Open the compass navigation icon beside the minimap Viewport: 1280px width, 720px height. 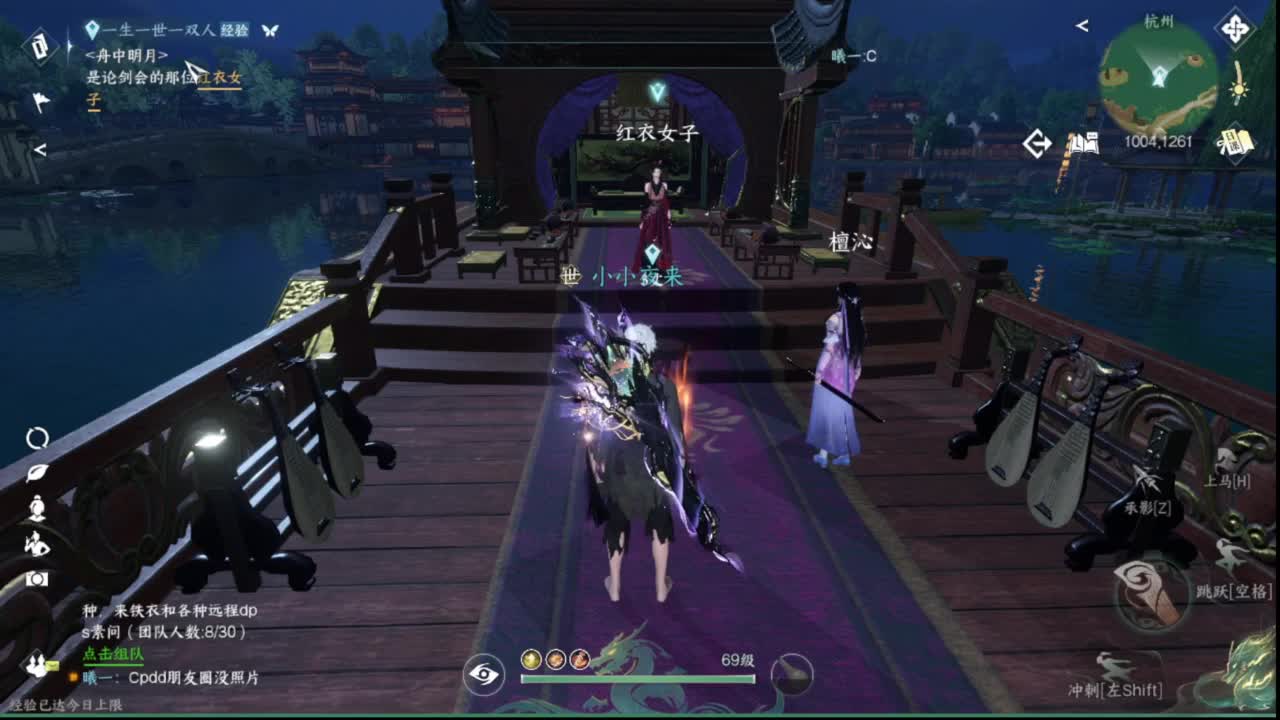[x=1234, y=28]
